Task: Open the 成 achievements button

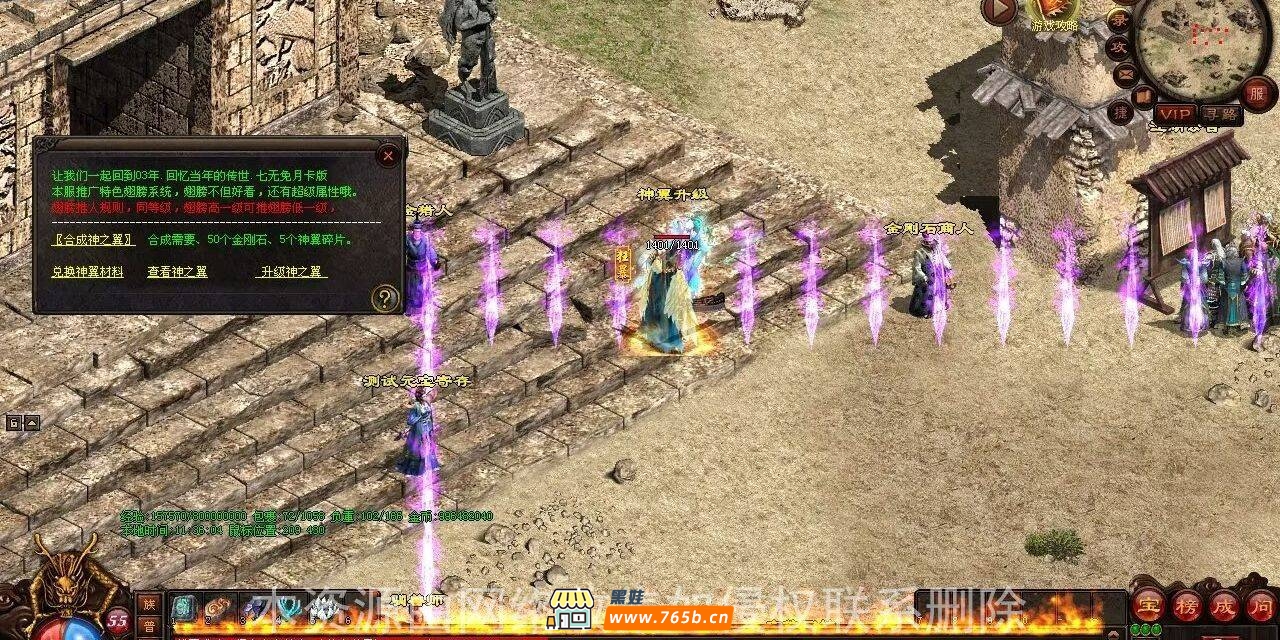Action: pos(1224,605)
